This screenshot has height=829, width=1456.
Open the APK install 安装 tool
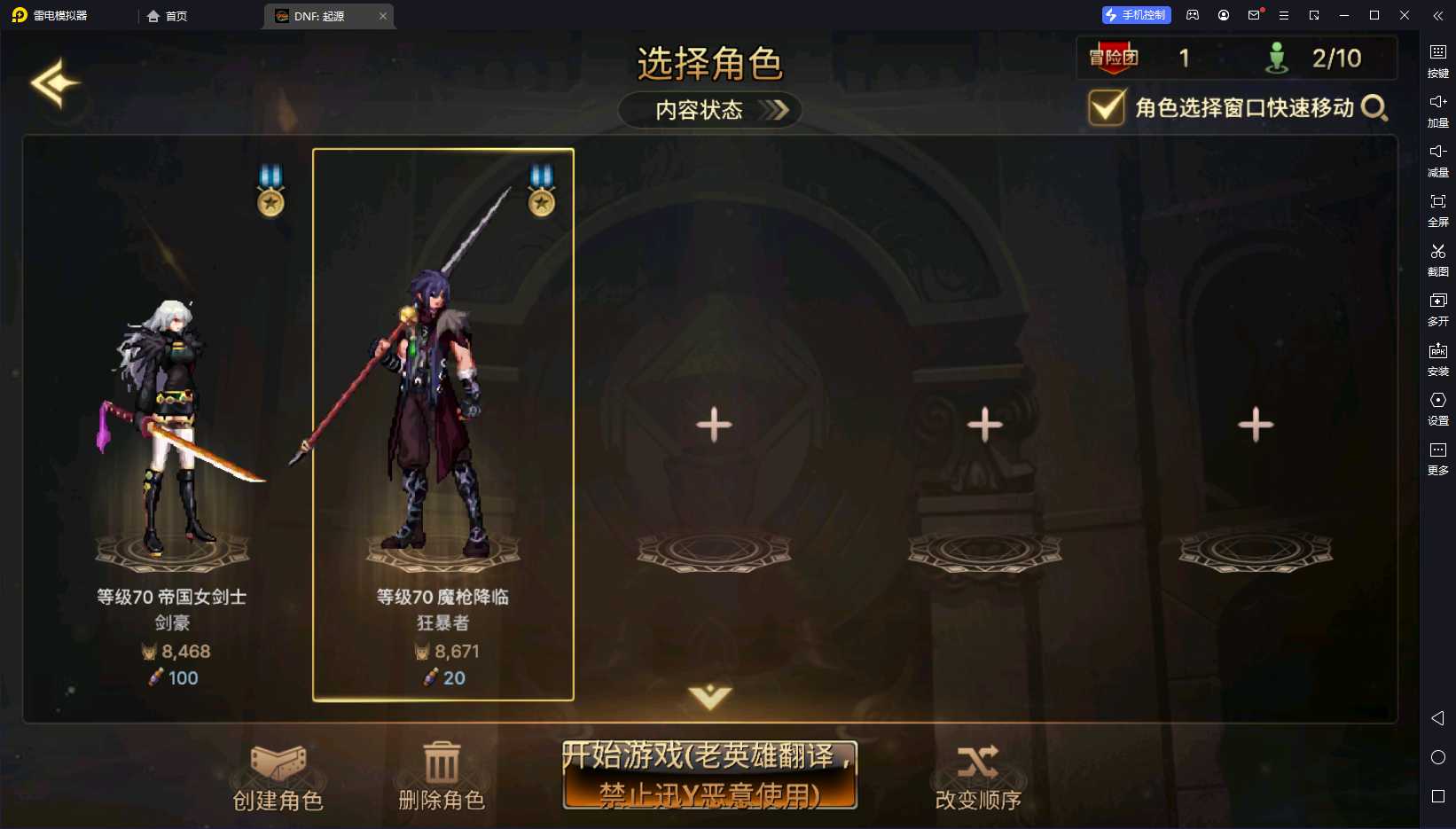(1438, 360)
